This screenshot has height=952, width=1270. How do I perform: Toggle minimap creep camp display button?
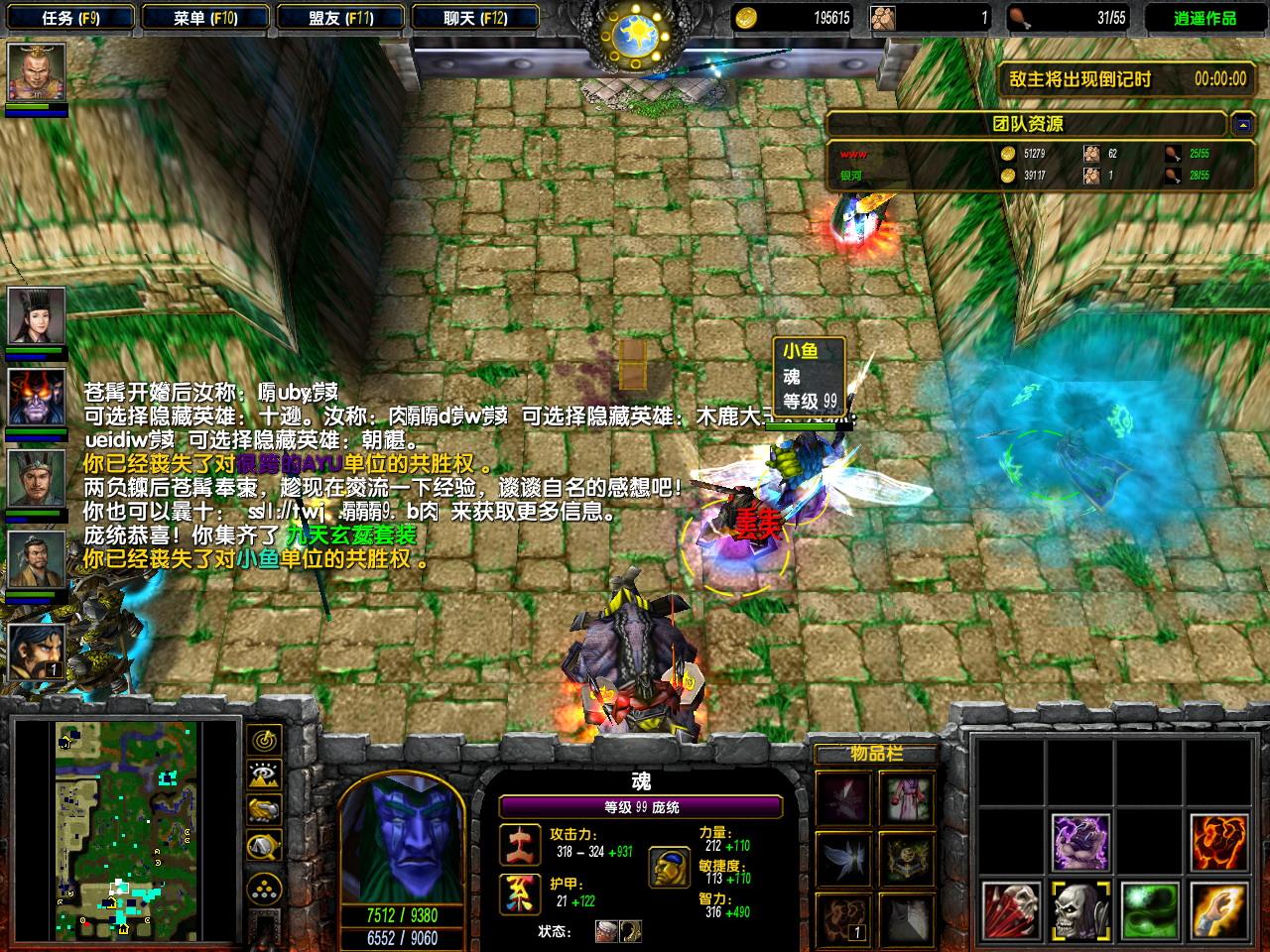point(265,847)
